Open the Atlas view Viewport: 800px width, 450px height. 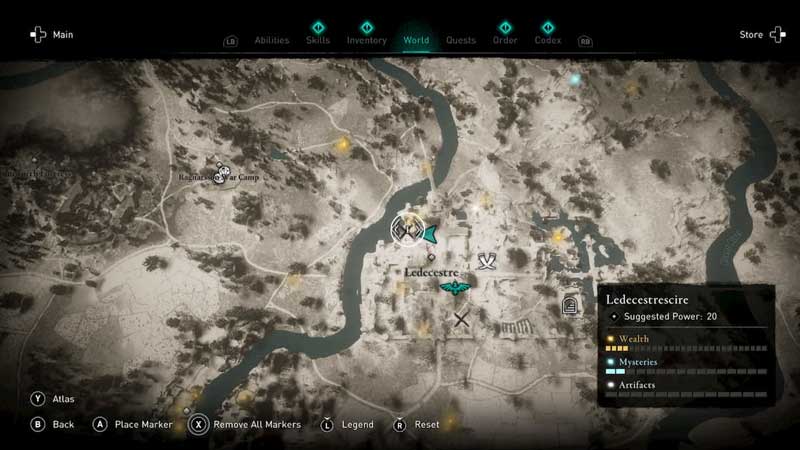[x=54, y=399]
